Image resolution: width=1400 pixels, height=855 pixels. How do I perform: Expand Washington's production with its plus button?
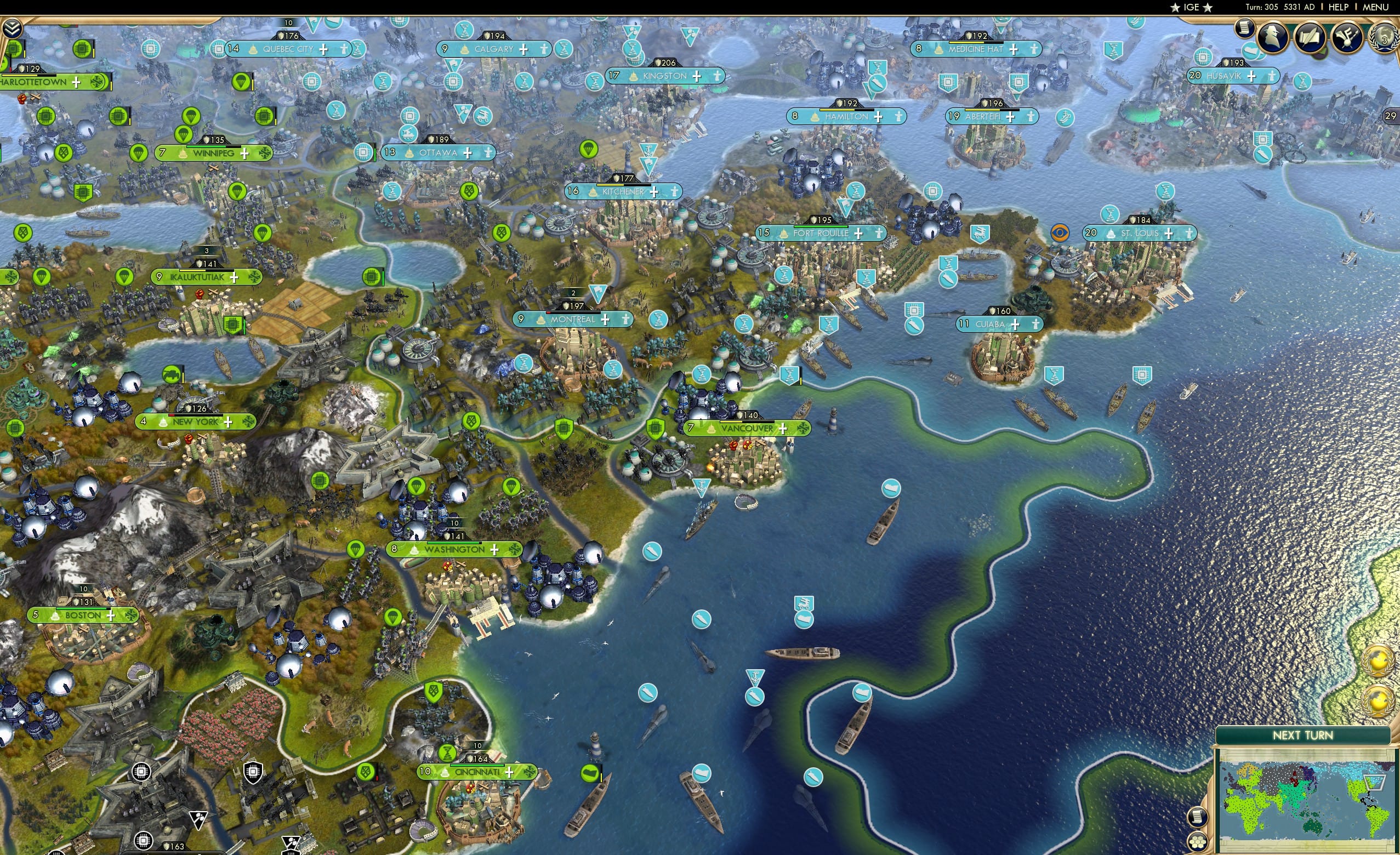pyautogui.click(x=494, y=549)
